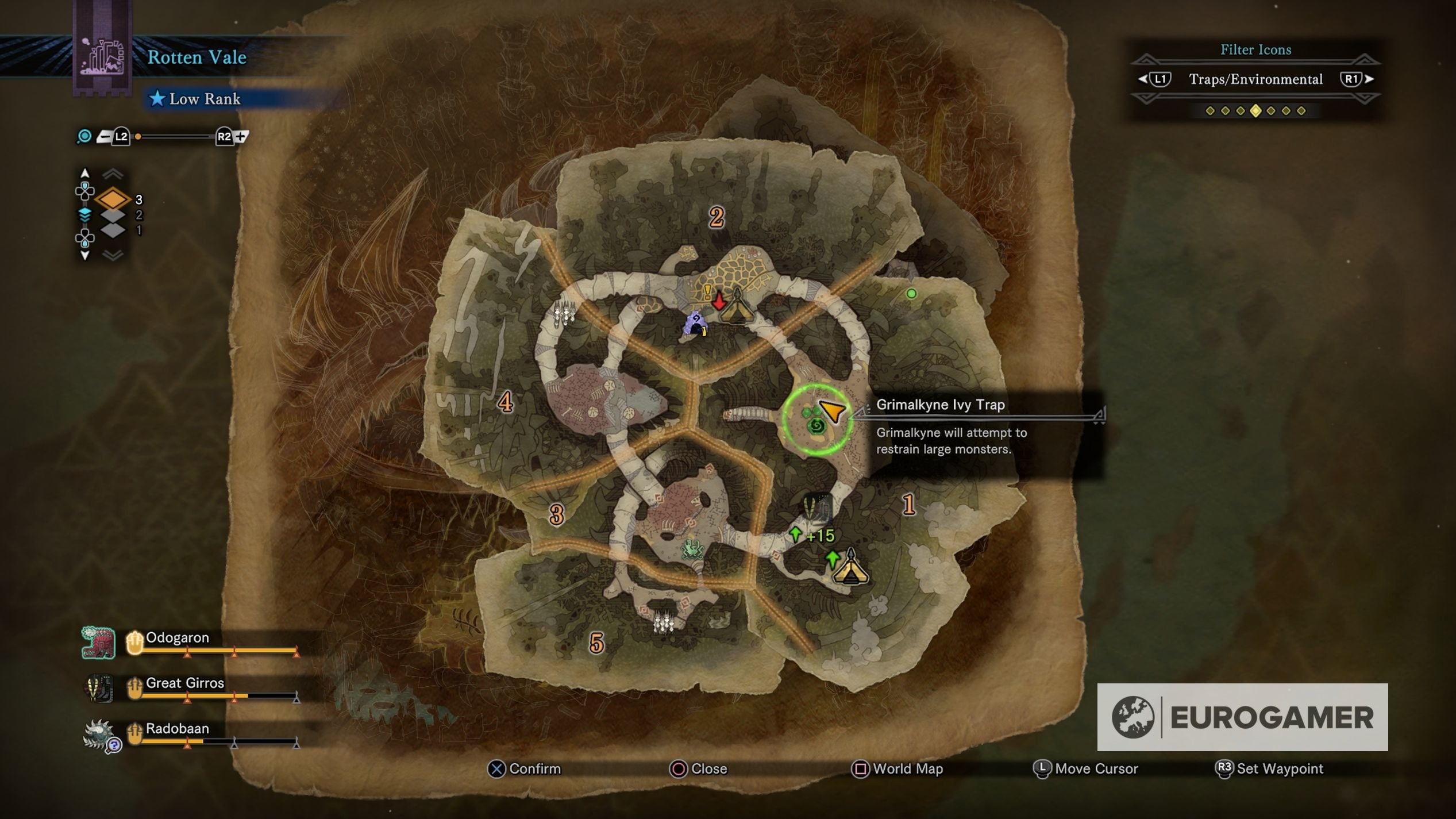1456x819 pixels.
Task: Click the red arrow quest marker
Action: click(718, 301)
